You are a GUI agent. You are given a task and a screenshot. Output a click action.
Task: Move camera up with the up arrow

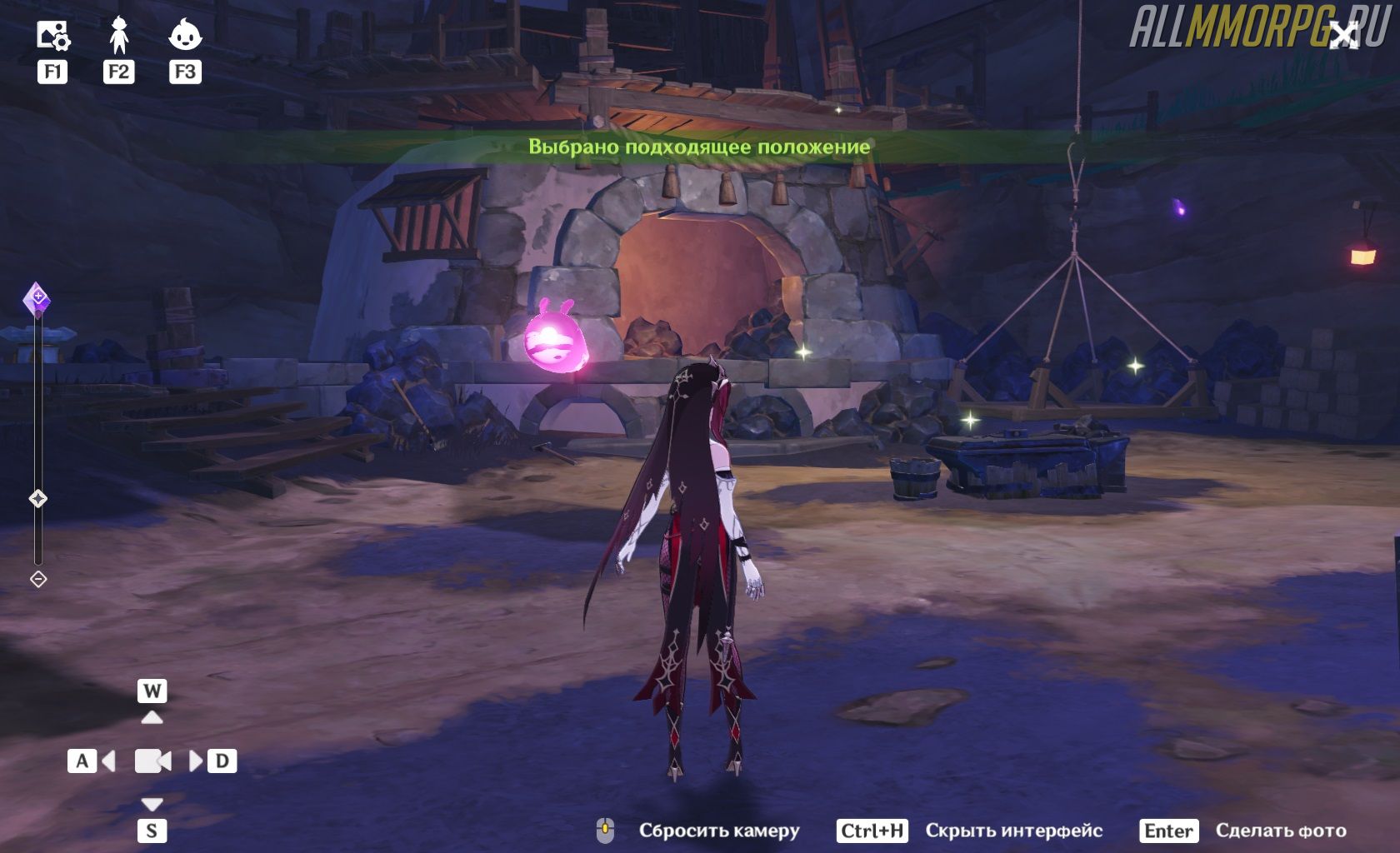click(x=152, y=716)
